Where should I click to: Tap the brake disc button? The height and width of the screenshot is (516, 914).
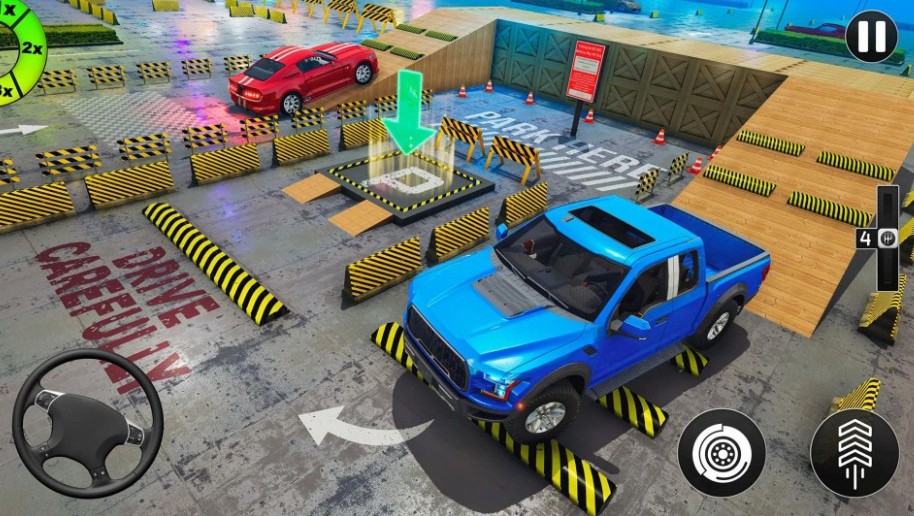point(721,453)
